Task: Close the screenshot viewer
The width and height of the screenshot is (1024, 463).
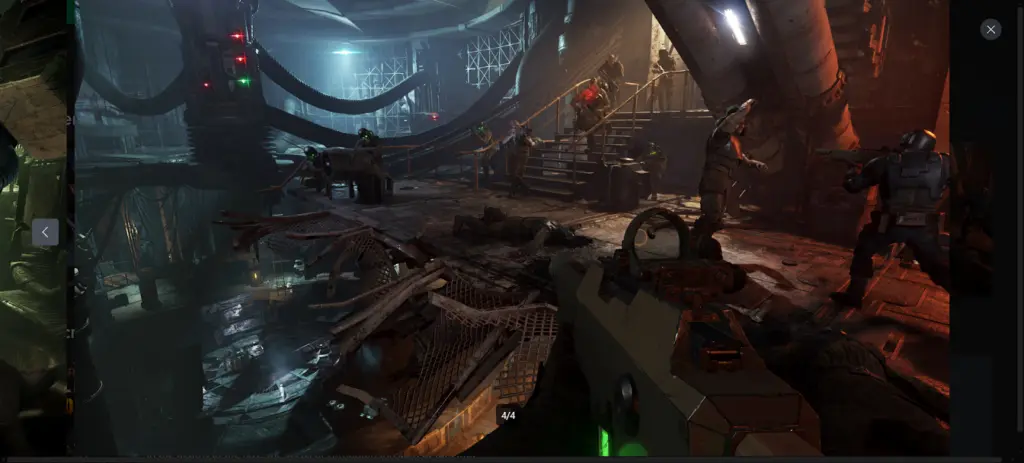Action: 990,30
